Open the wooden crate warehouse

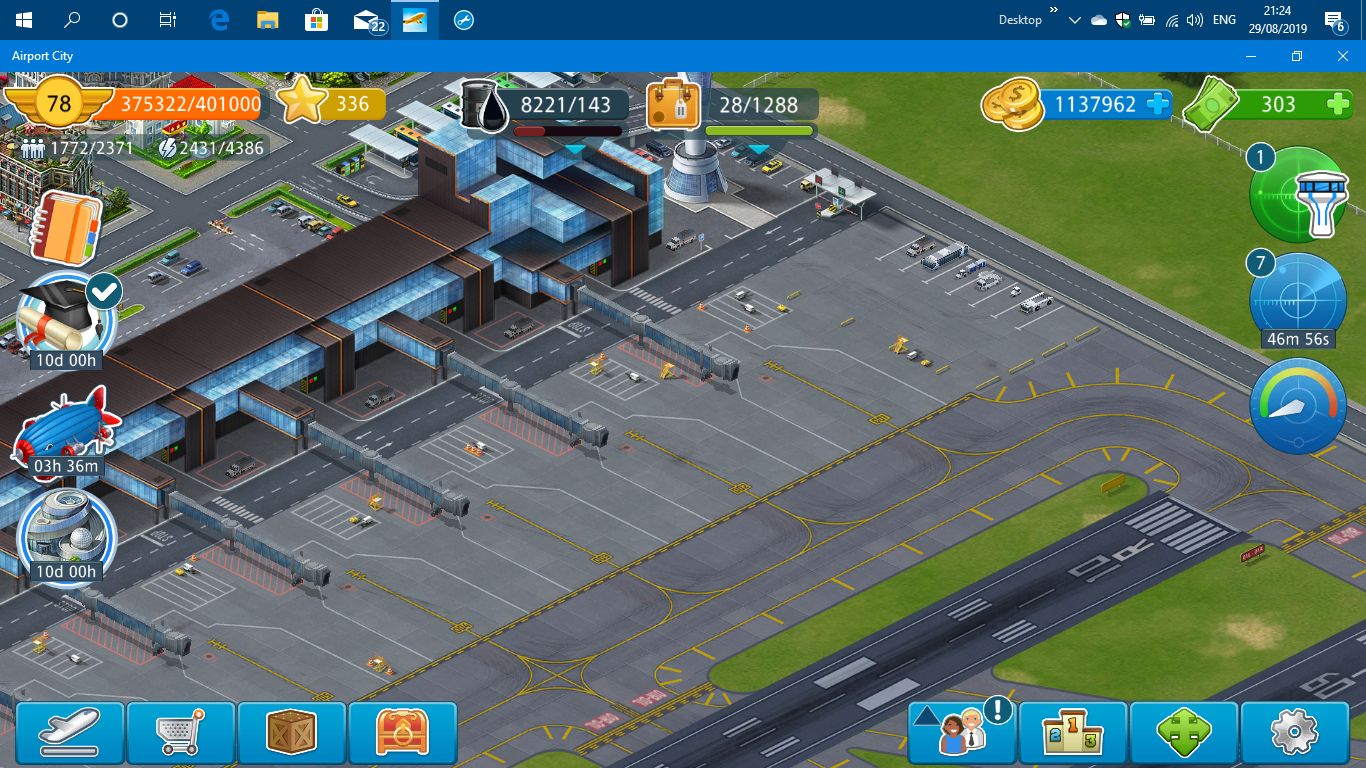(292, 732)
